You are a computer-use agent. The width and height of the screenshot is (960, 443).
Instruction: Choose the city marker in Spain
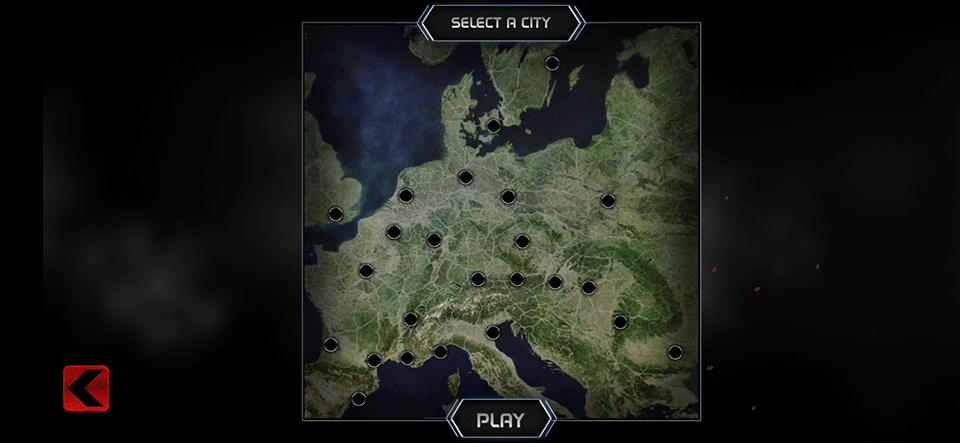359,399
